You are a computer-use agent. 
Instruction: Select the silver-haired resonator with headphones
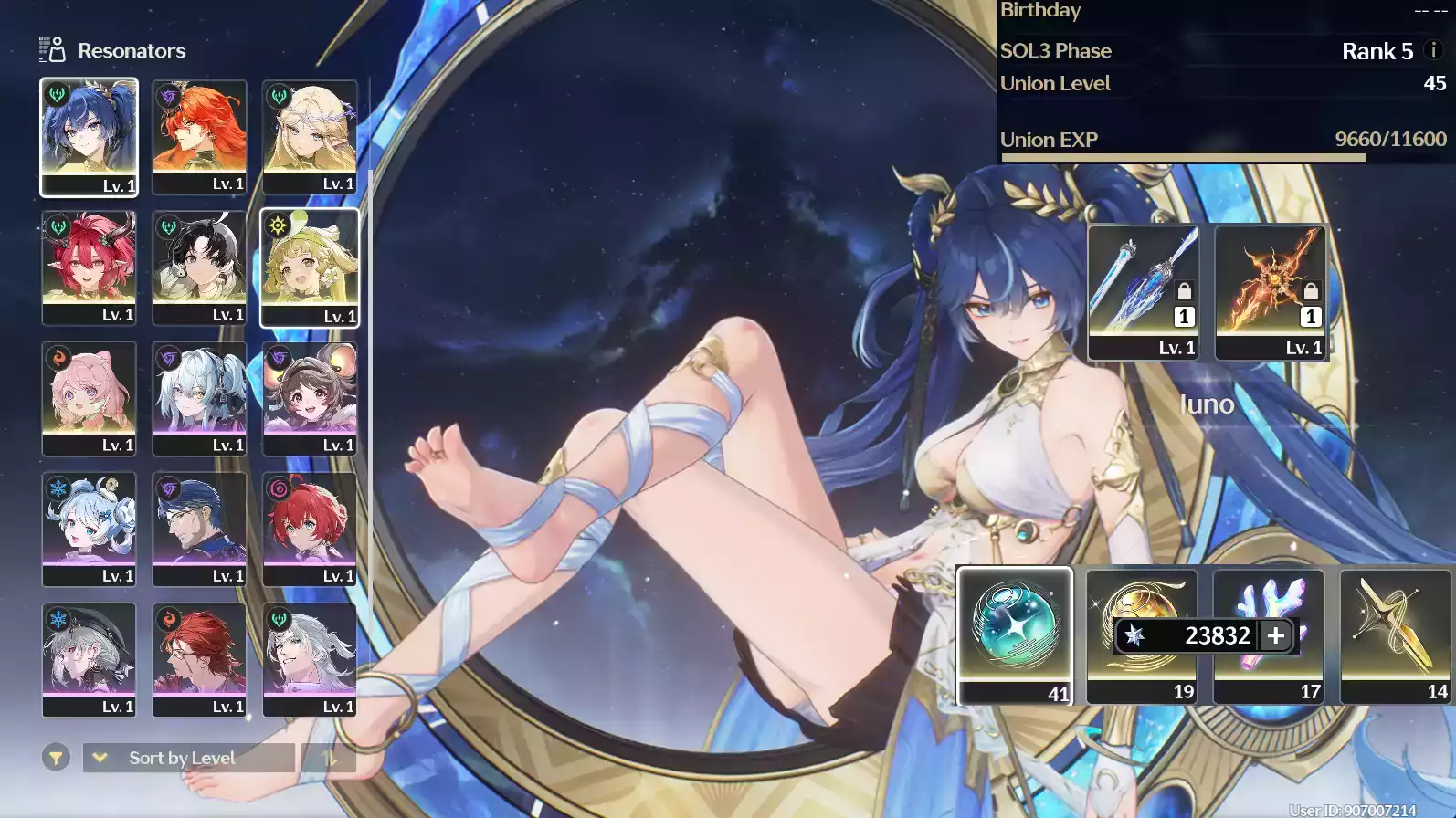[199, 398]
